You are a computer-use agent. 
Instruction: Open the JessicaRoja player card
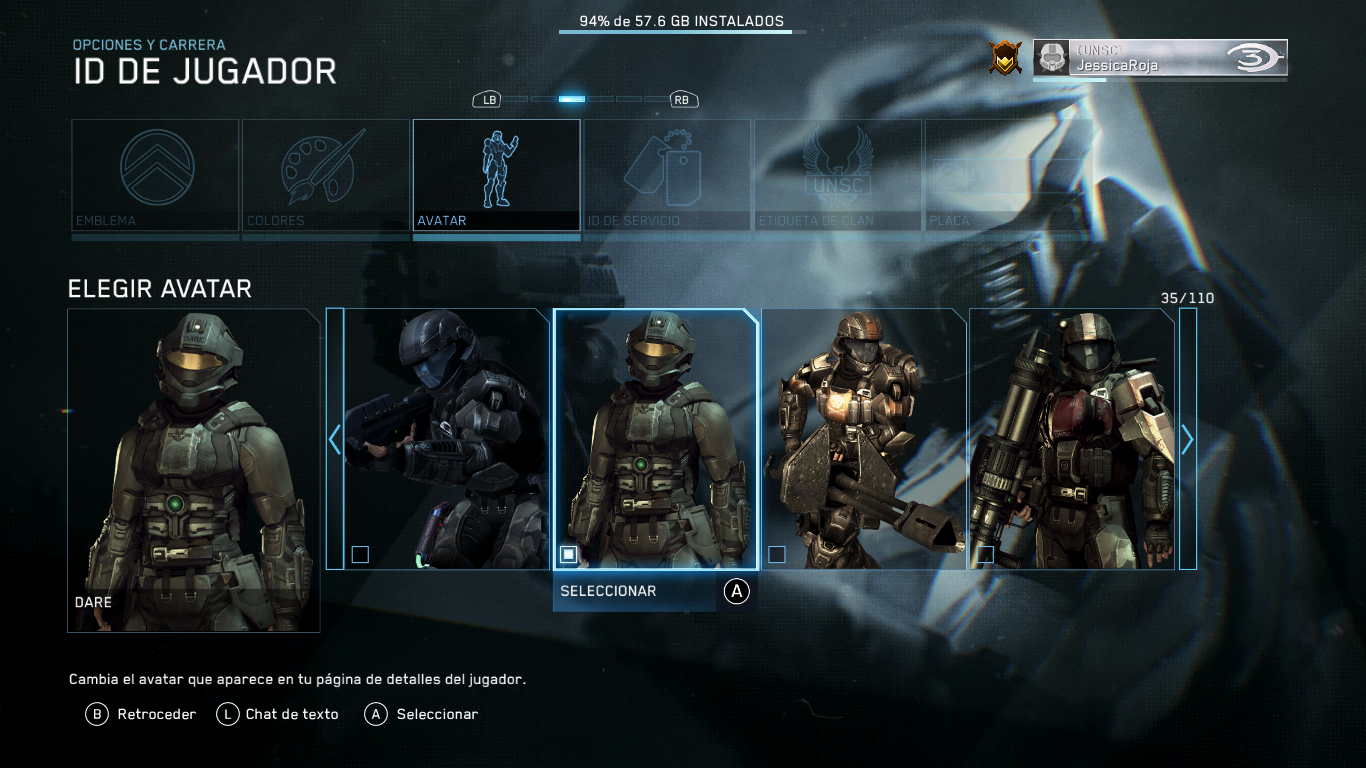(x=1160, y=58)
